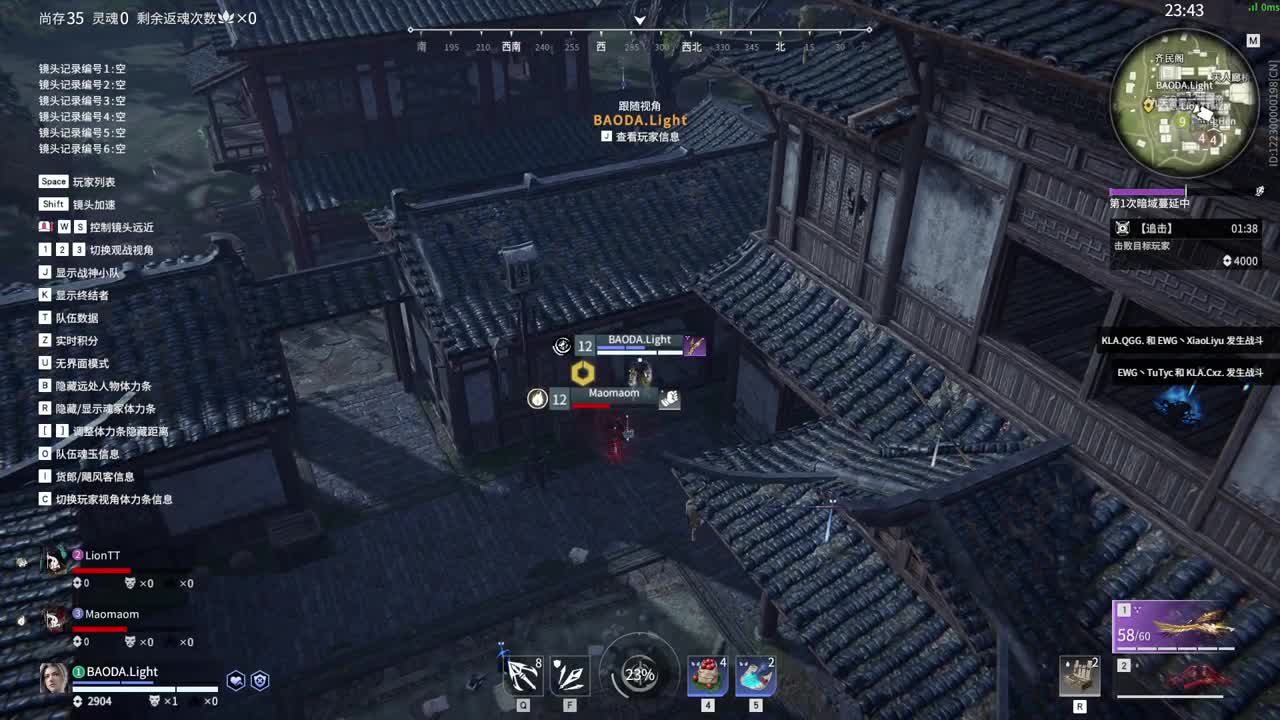
Task: Click the skull icon on the 追击 quest panel
Action: point(1124,228)
